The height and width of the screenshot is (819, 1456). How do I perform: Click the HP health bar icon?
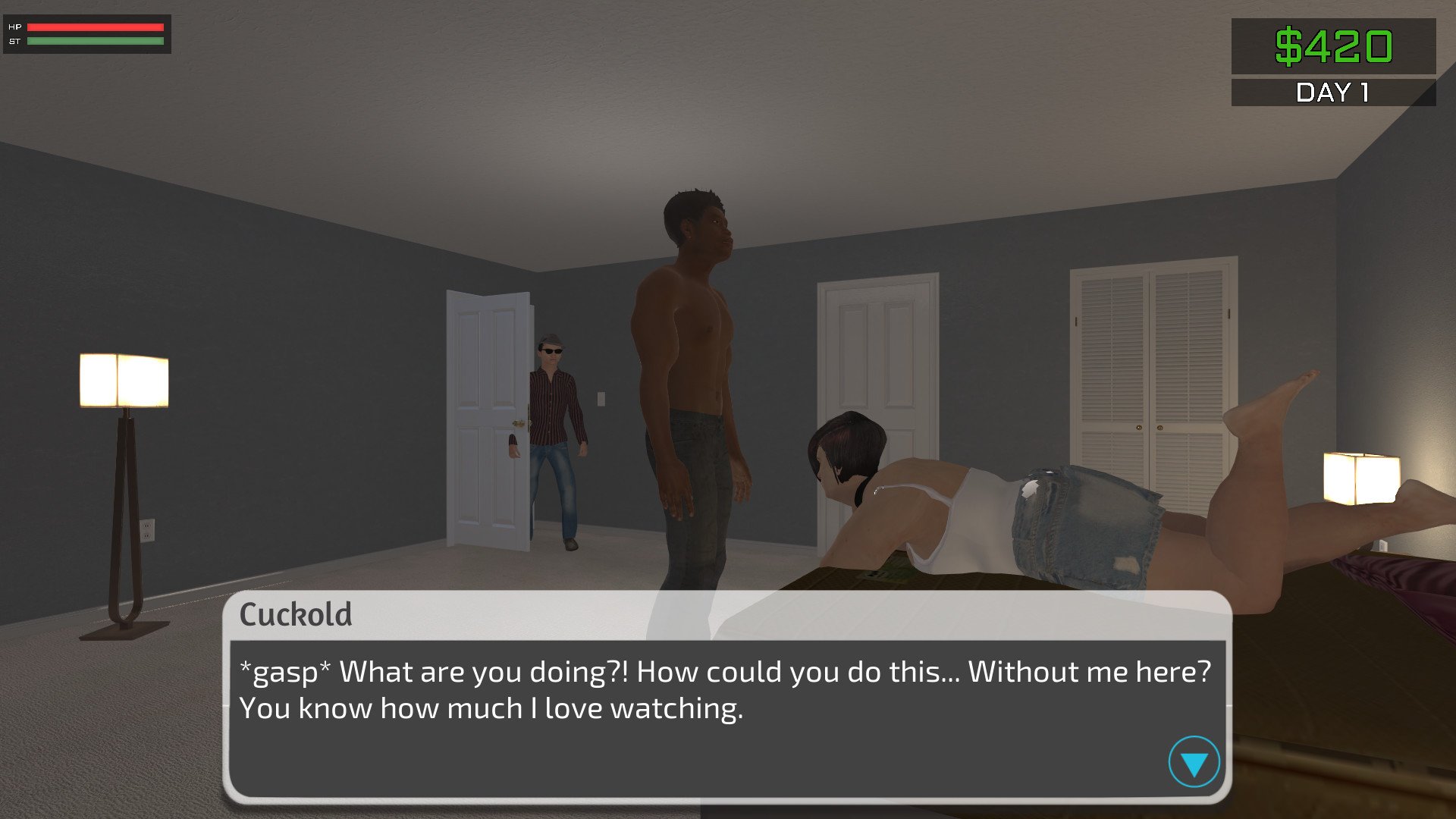tap(14, 28)
